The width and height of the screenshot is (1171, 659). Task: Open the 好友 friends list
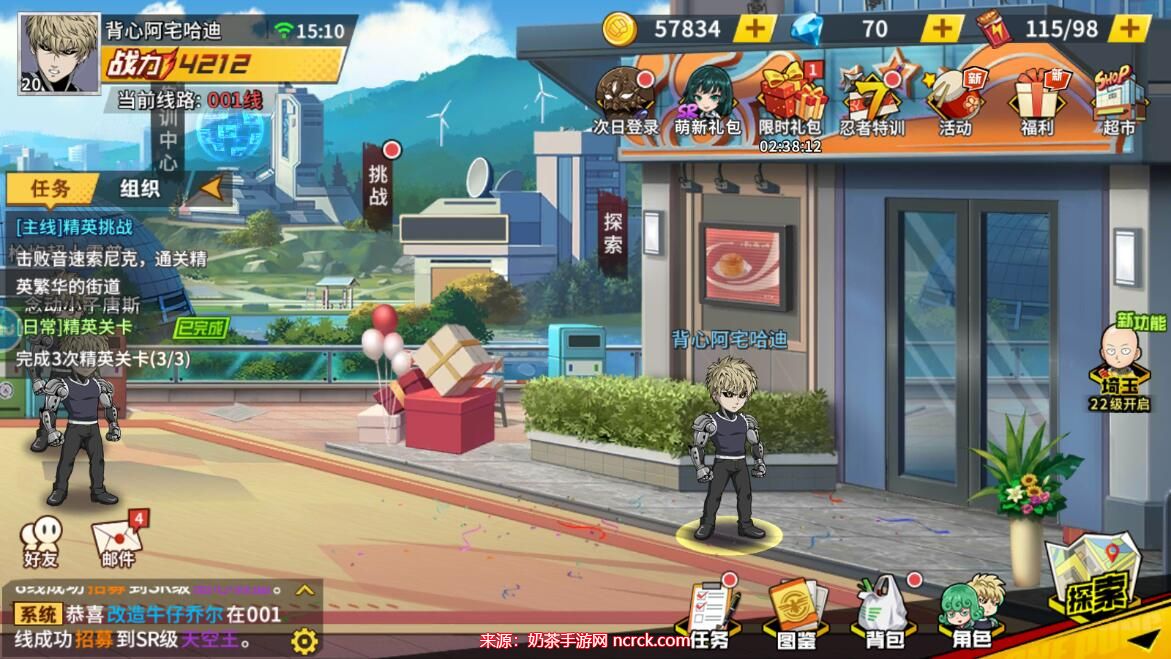click(41, 542)
